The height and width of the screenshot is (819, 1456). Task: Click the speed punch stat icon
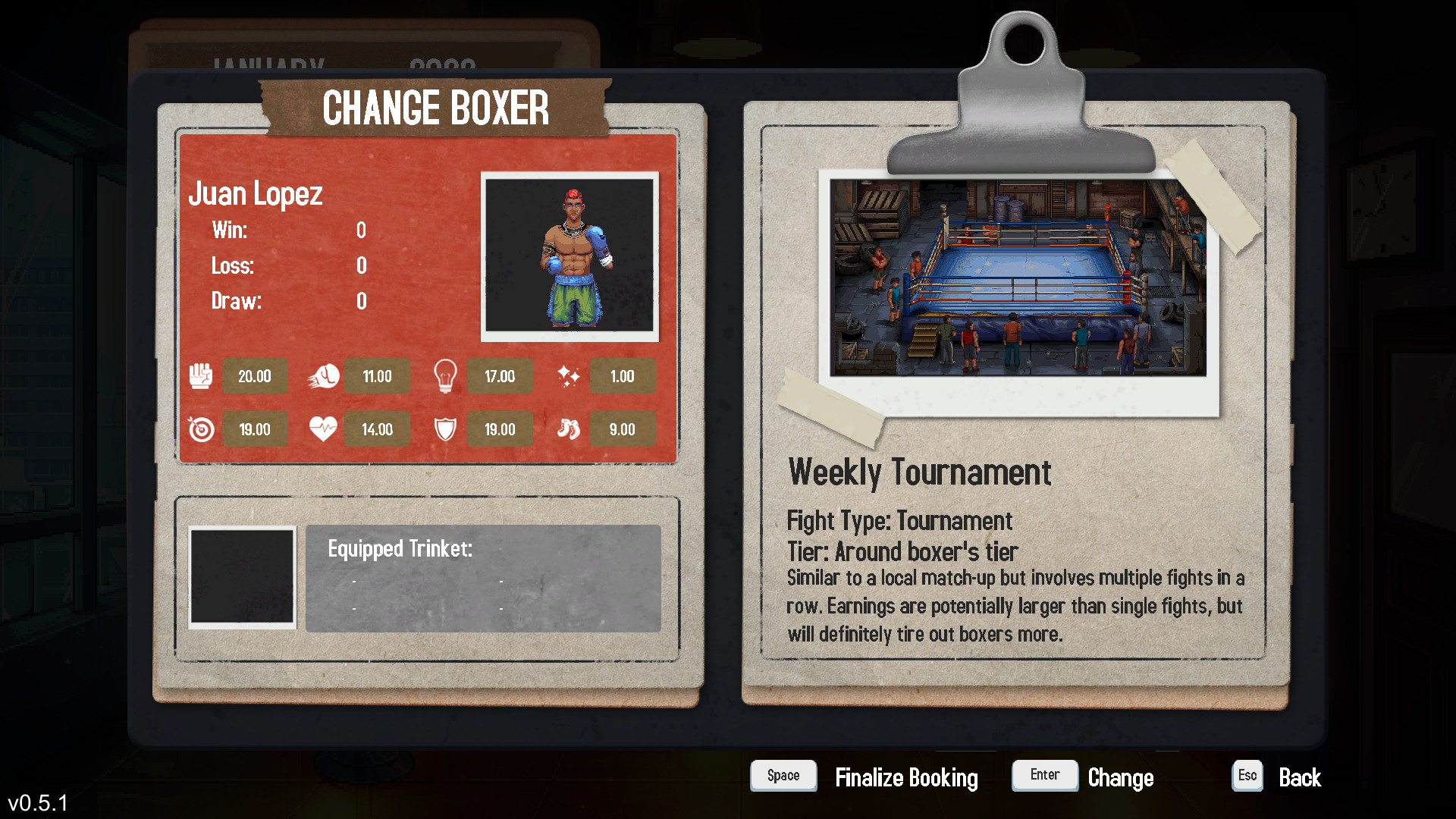click(x=323, y=375)
